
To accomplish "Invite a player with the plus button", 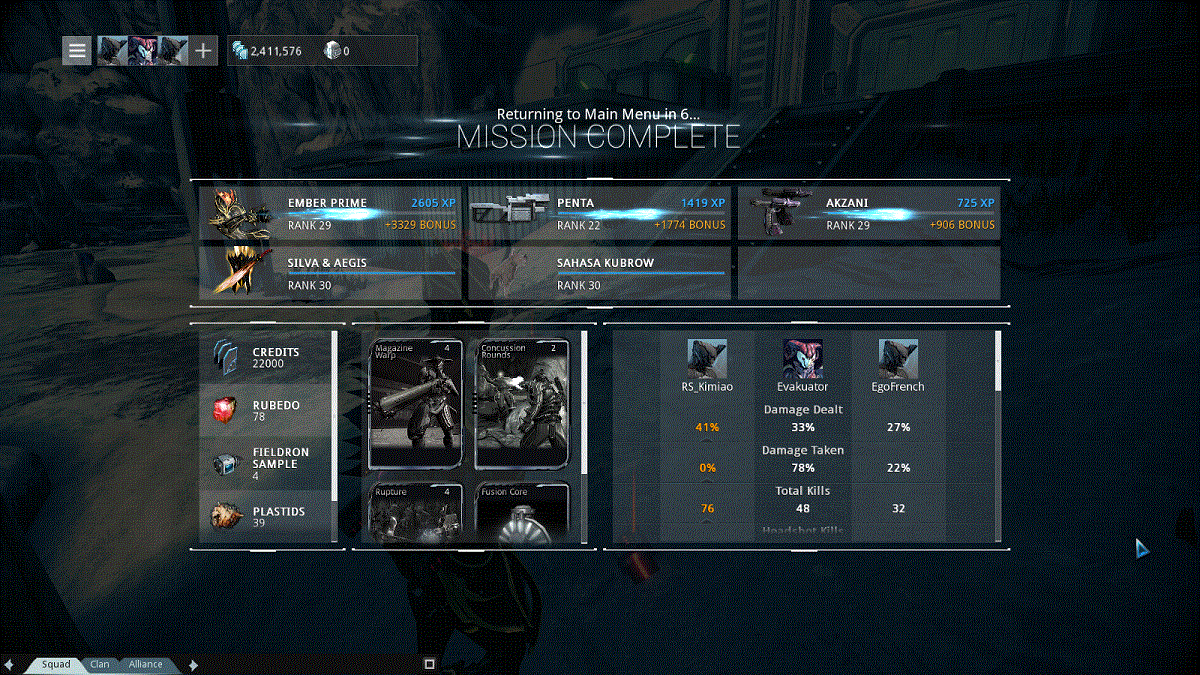I will (203, 50).
